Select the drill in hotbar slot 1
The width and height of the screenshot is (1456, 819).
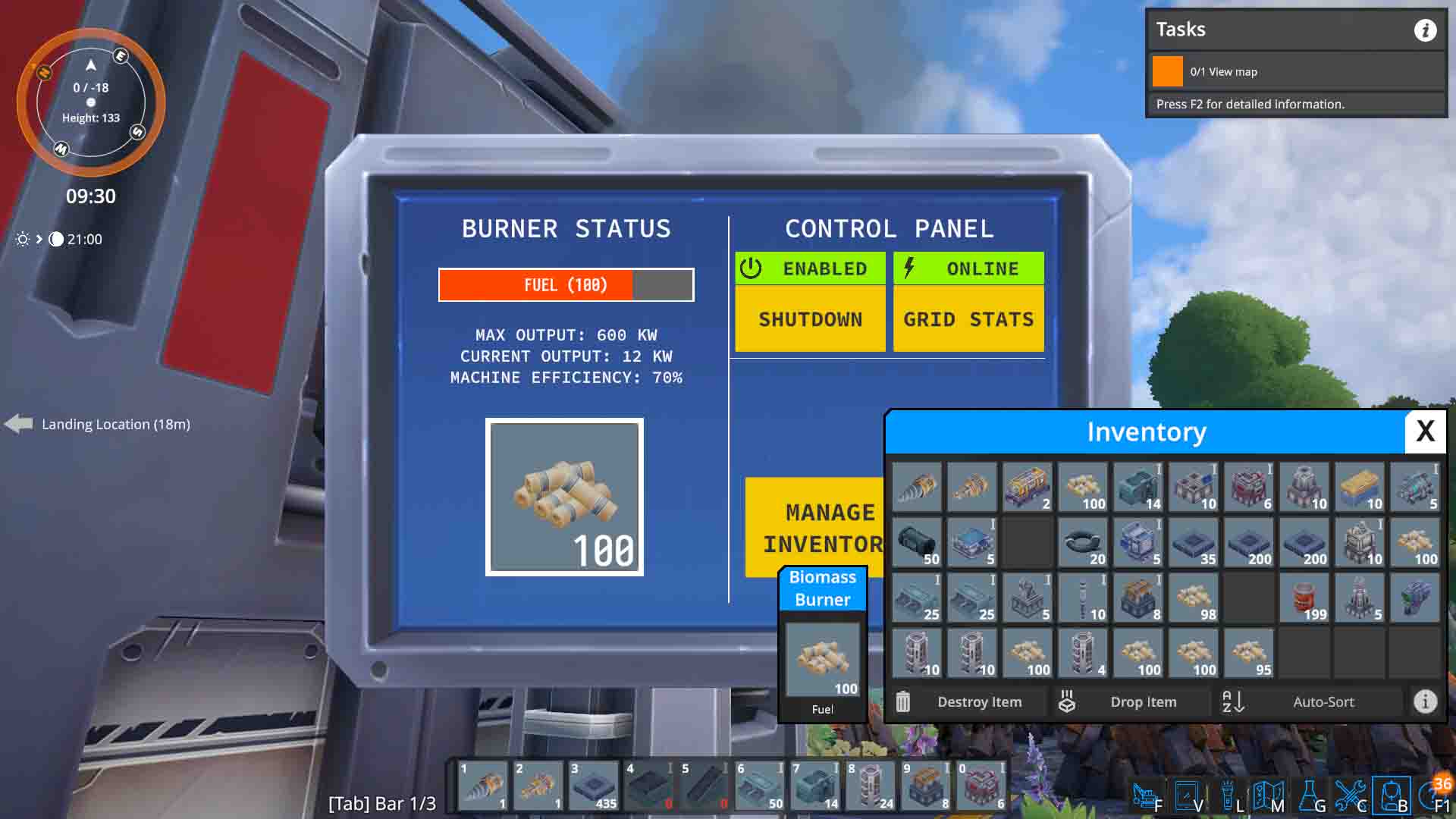click(483, 785)
